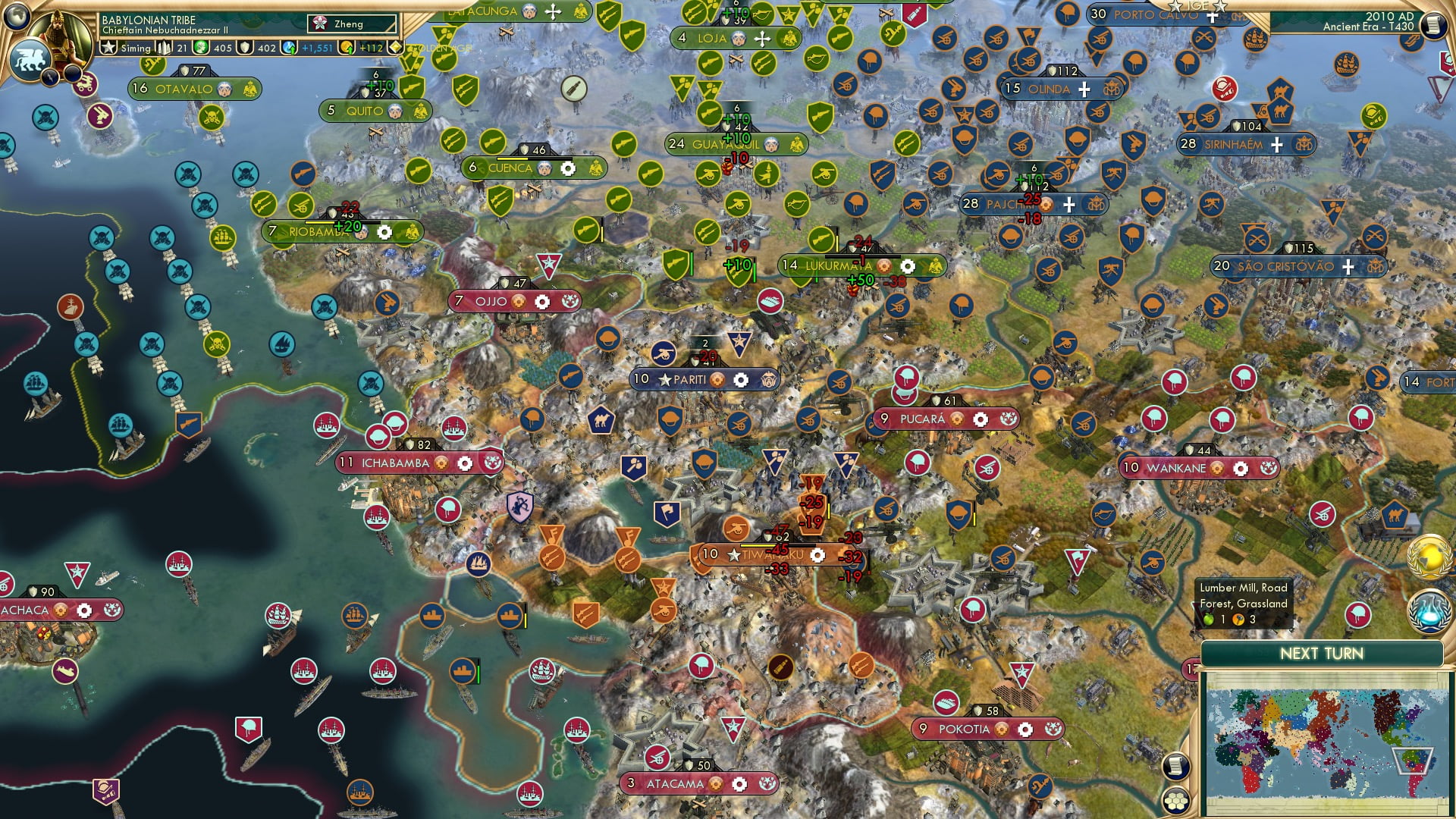Click the São Cristóvão growth plus sign
The image size is (1456, 819).
pos(1348,267)
